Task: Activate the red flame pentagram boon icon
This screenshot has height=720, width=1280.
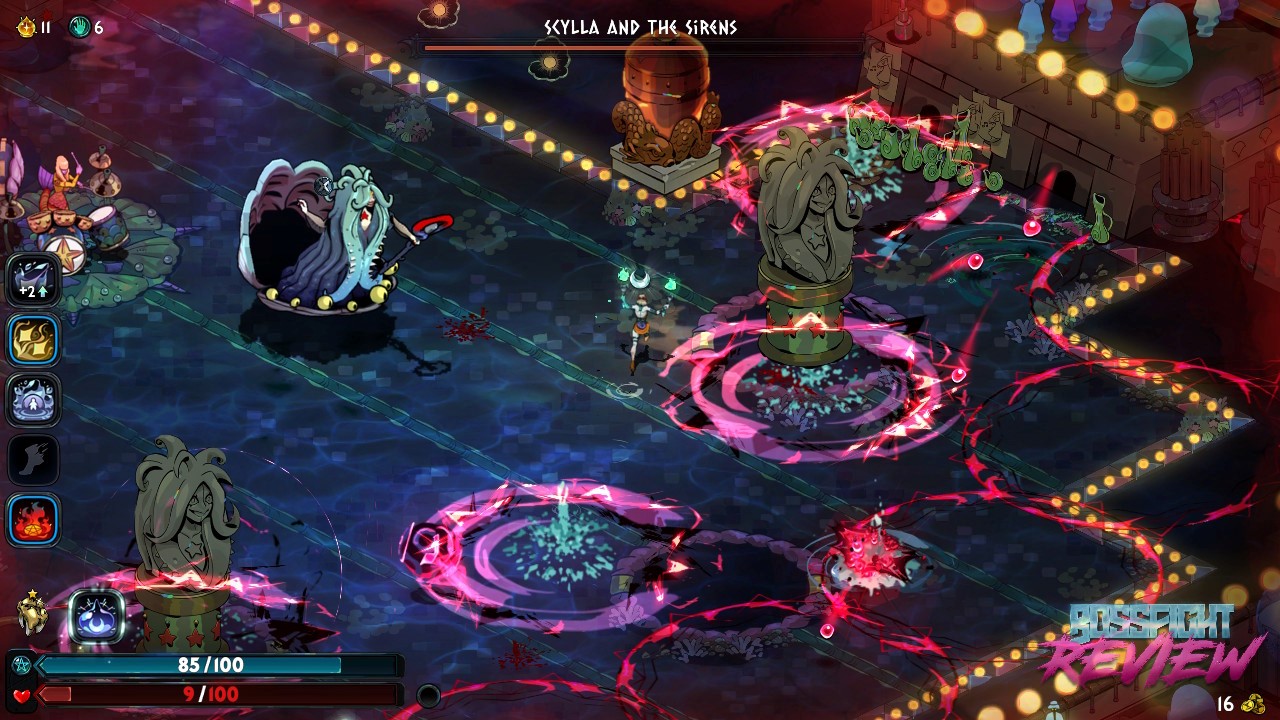Action: pyautogui.click(x=34, y=520)
